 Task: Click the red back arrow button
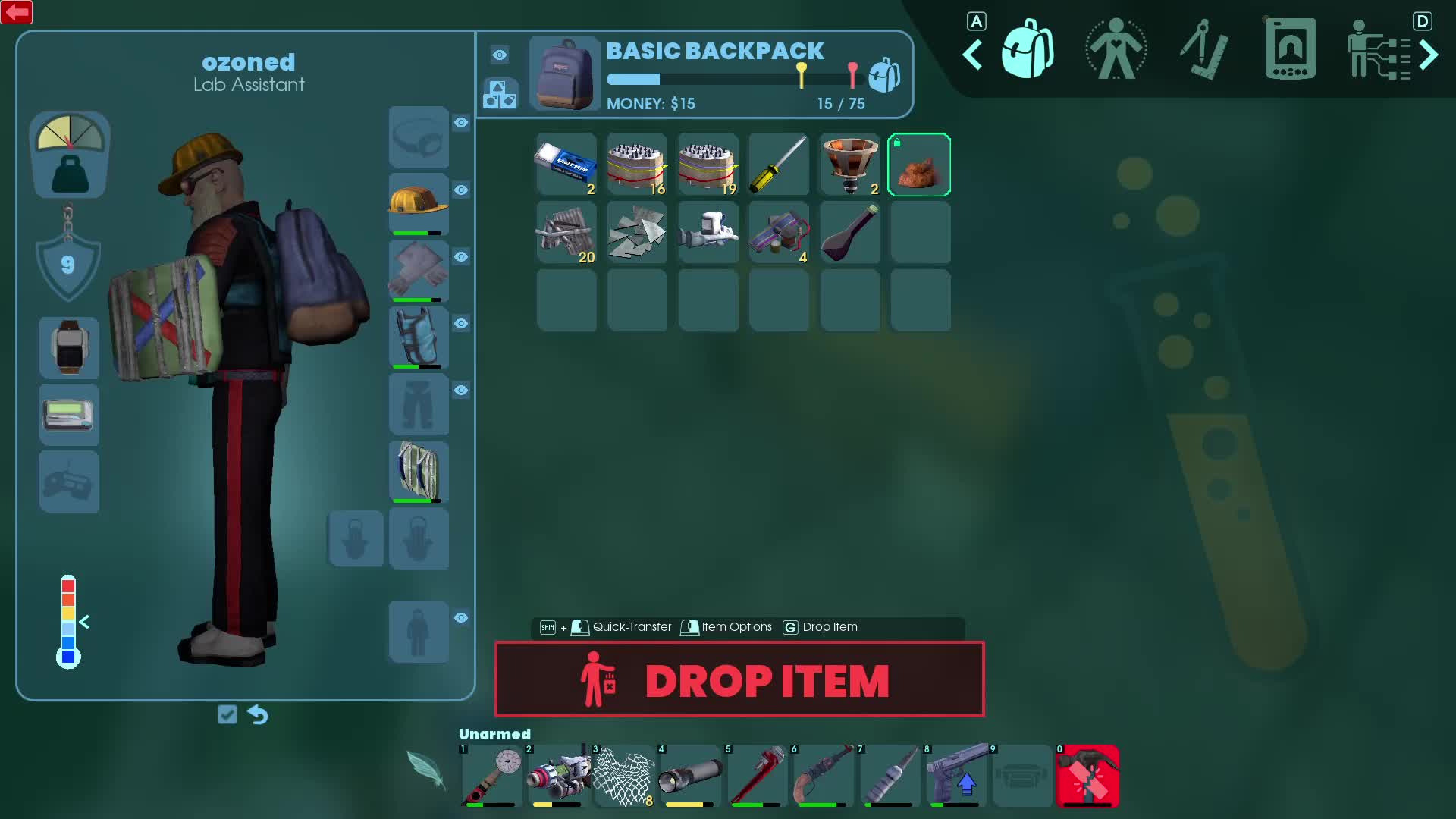pos(17,12)
